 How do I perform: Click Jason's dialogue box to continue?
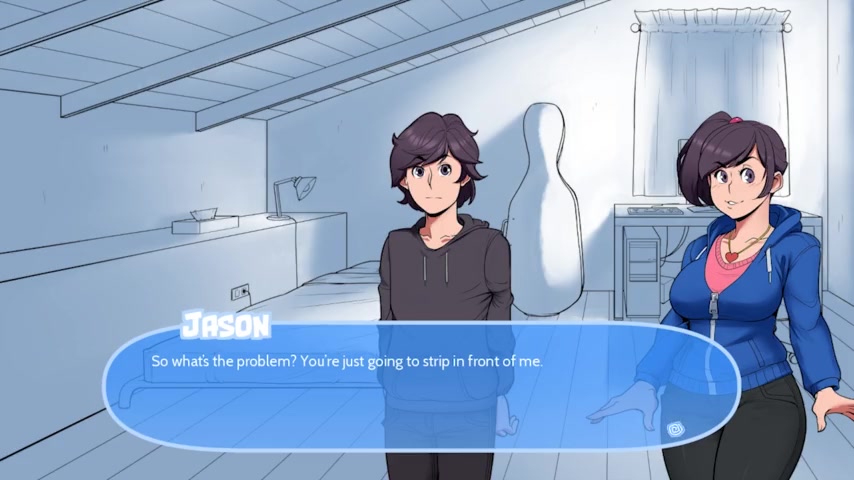(x=420, y=385)
